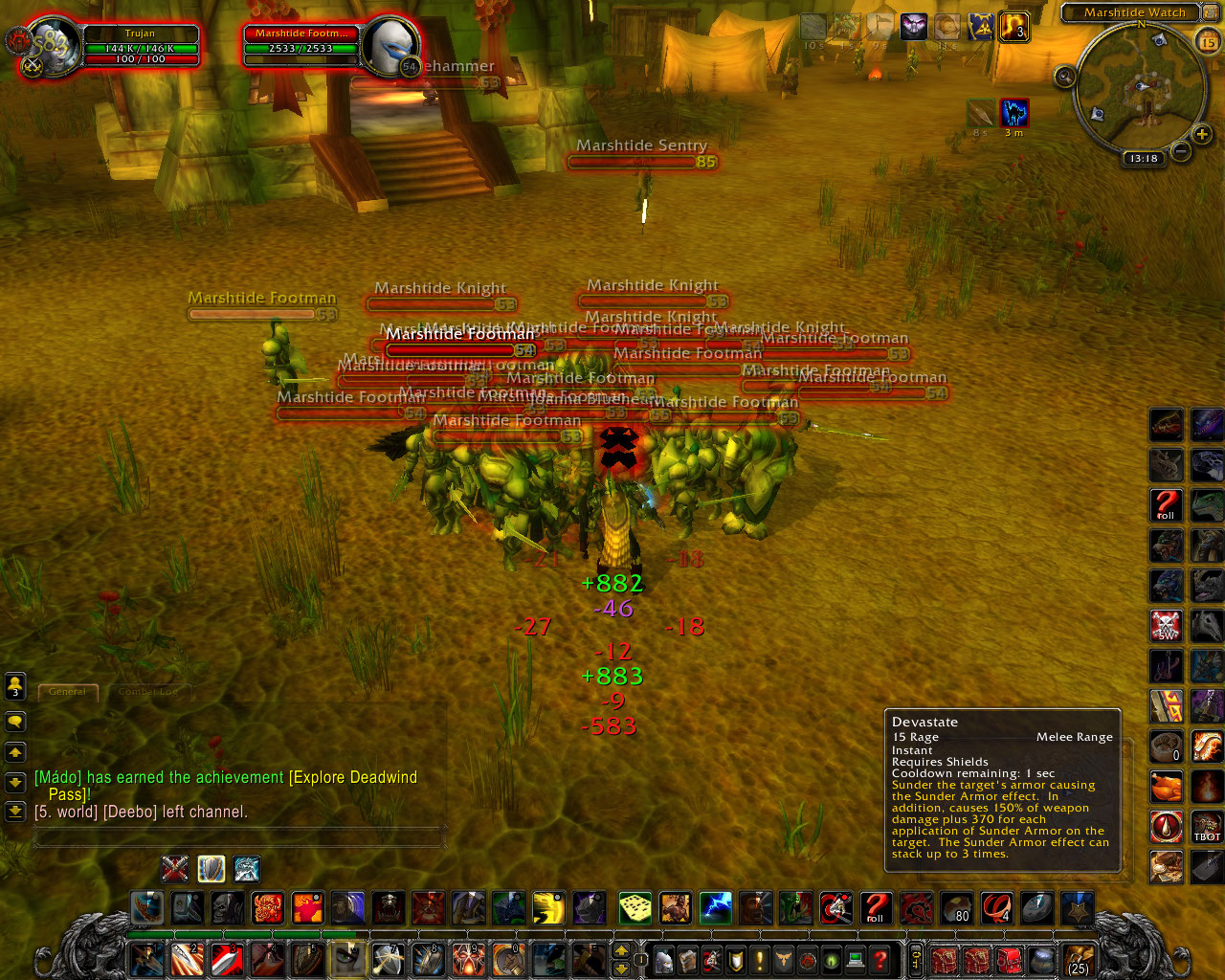This screenshot has height=980, width=1225.
Task: Activate the Defensive Stance shield icon
Action: (x=210, y=867)
